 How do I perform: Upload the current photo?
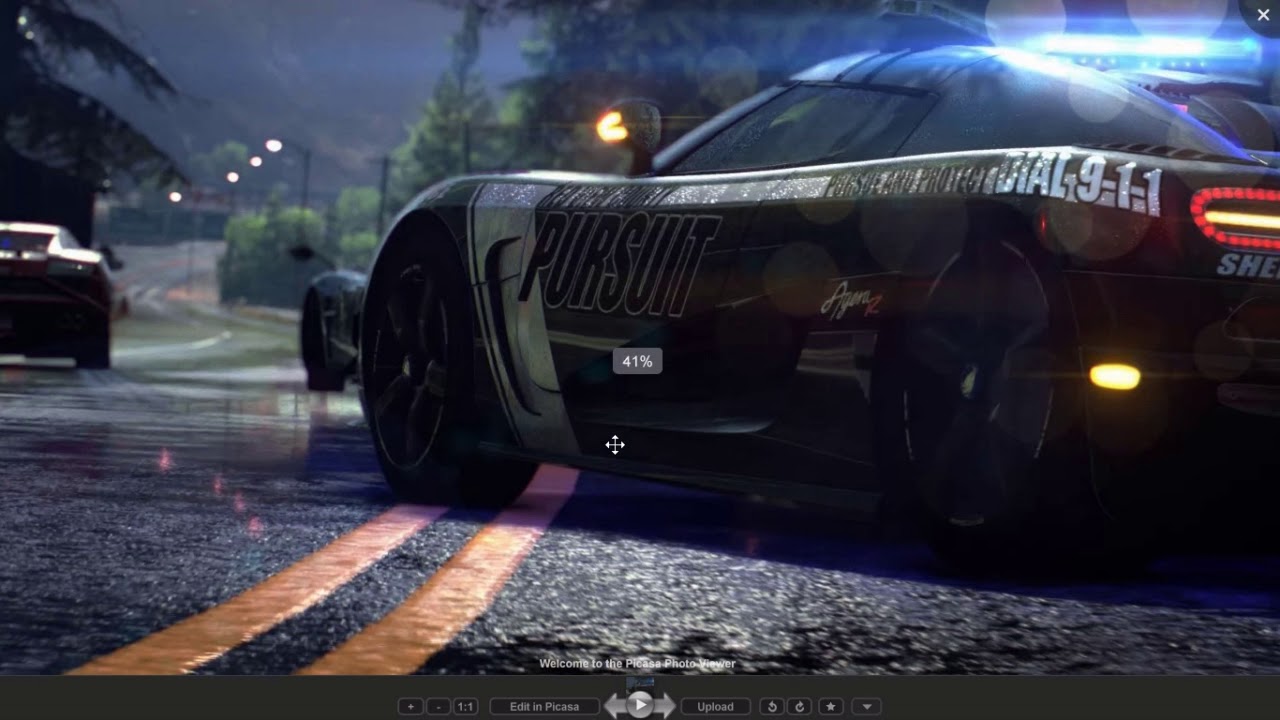(x=715, y=706)
